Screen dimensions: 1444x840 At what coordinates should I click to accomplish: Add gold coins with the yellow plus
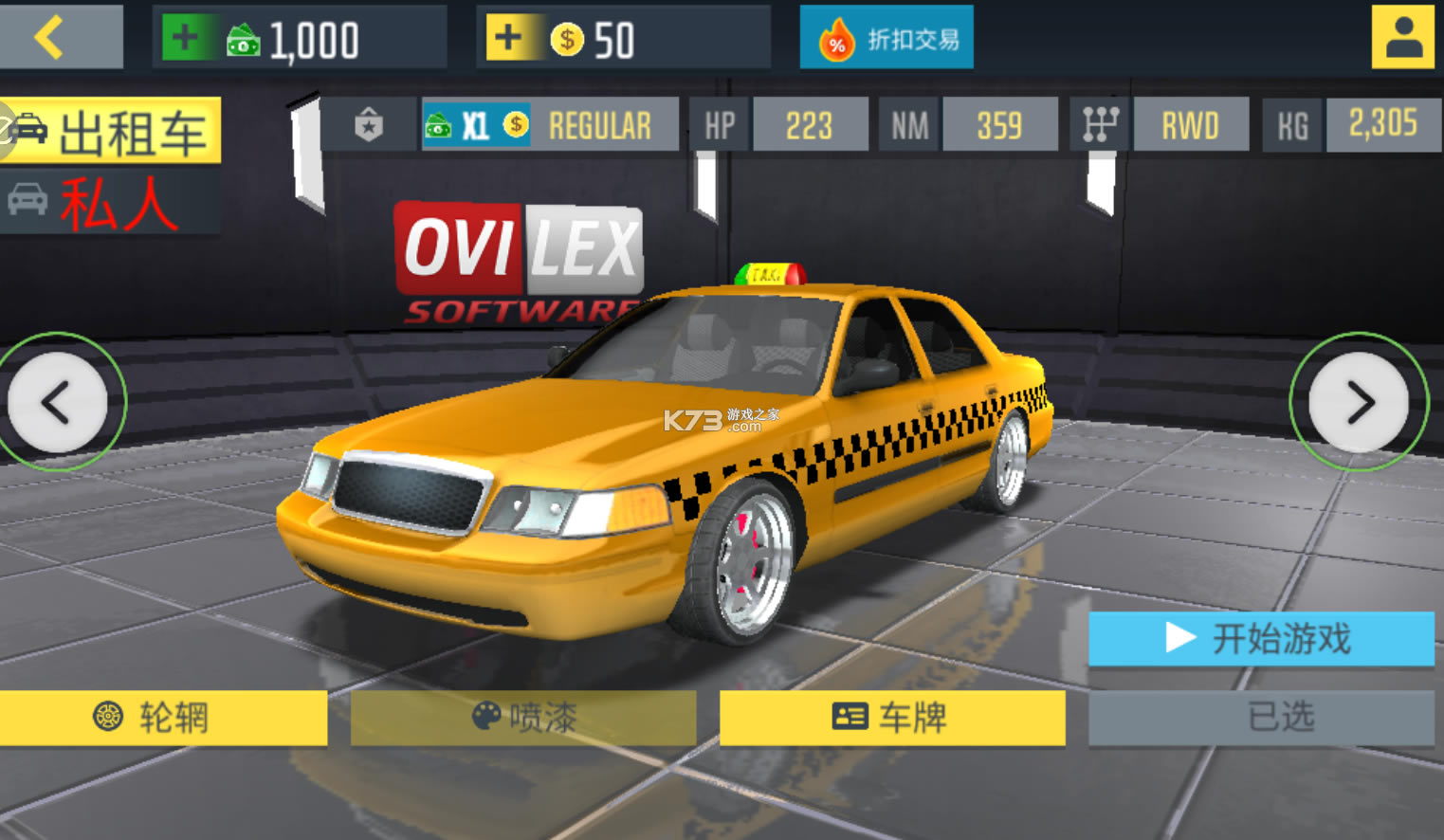click(509, 39)
